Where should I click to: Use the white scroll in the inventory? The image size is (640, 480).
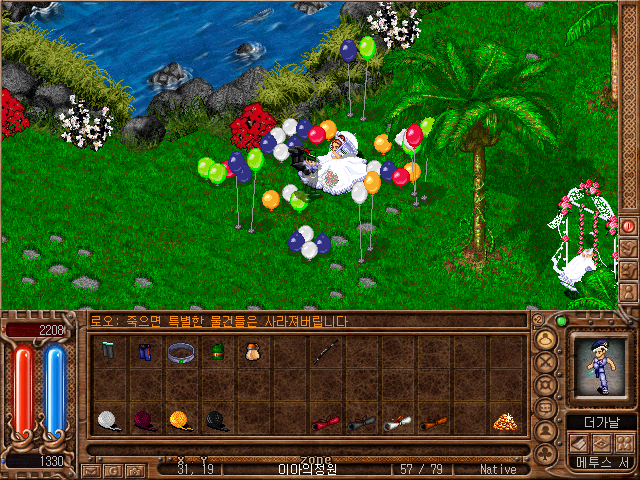397,423
